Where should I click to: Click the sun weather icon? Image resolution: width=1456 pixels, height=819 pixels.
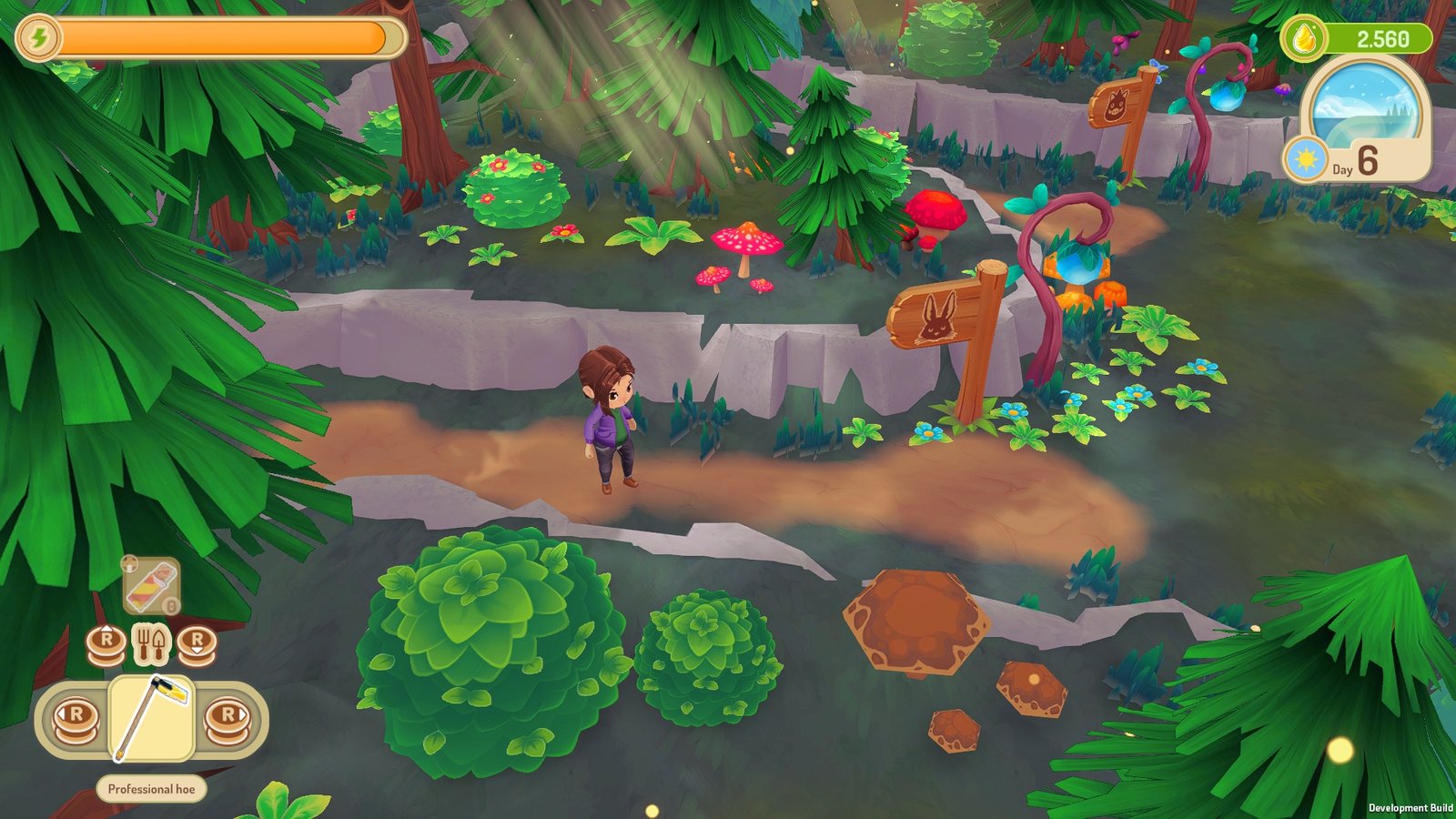point(1306,160)
